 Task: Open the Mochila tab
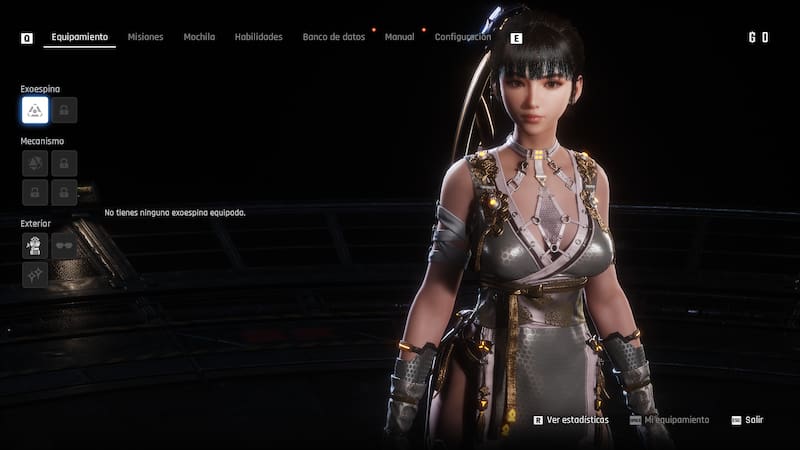point(199,37)
